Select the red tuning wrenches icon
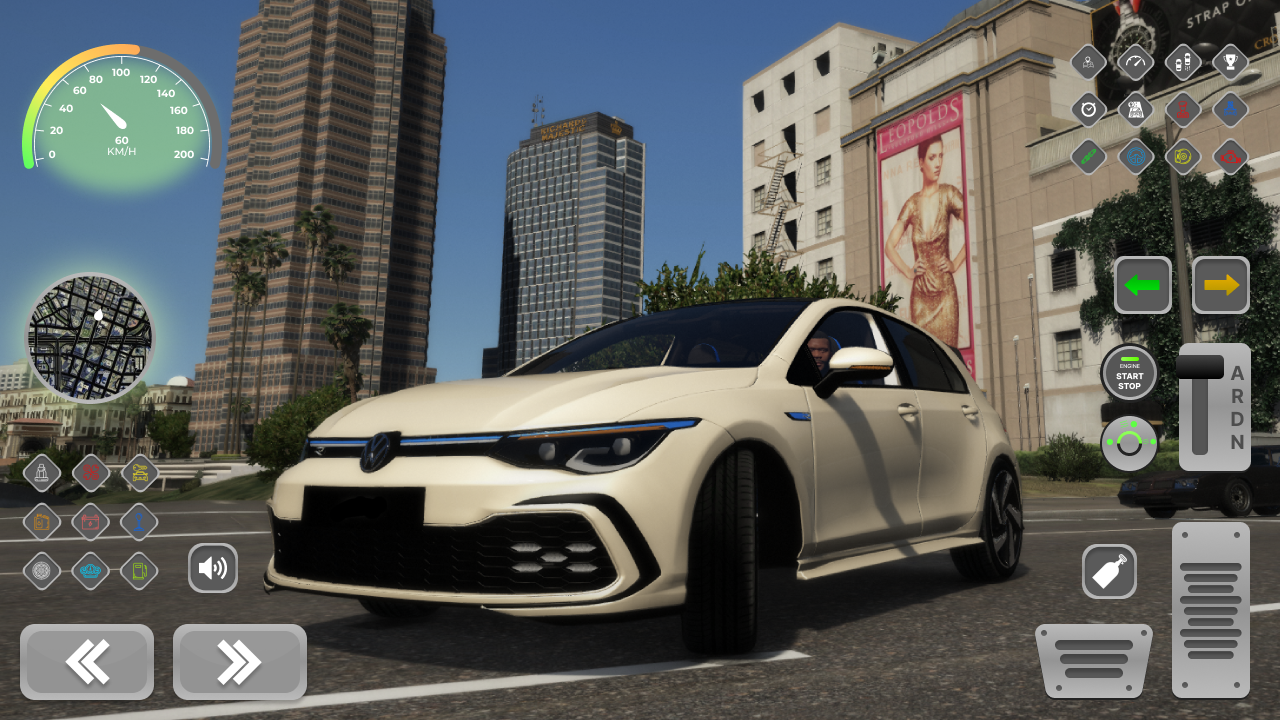 [90, 473]
